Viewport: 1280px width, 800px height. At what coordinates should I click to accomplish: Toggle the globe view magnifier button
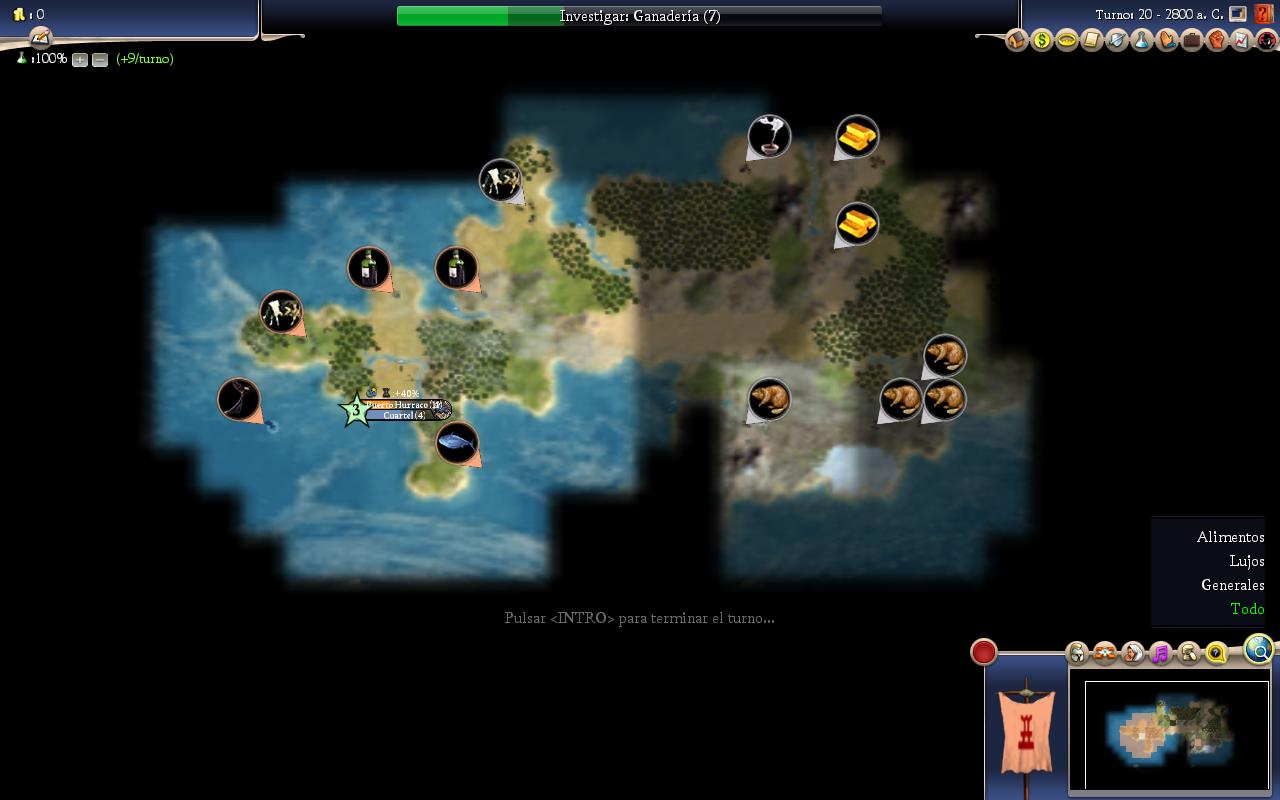click(1259, 651)
